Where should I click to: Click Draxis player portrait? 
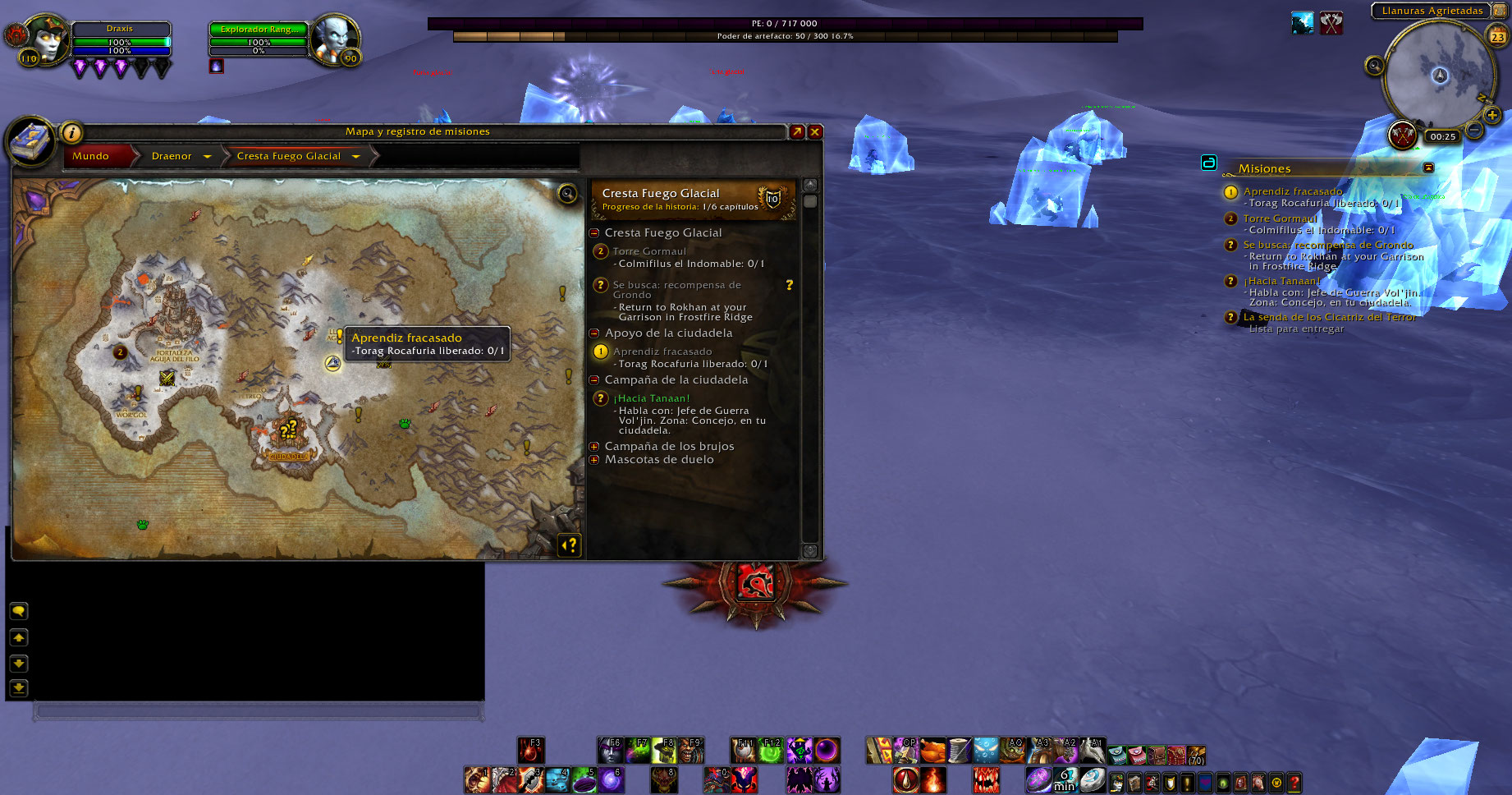point(47,39)
